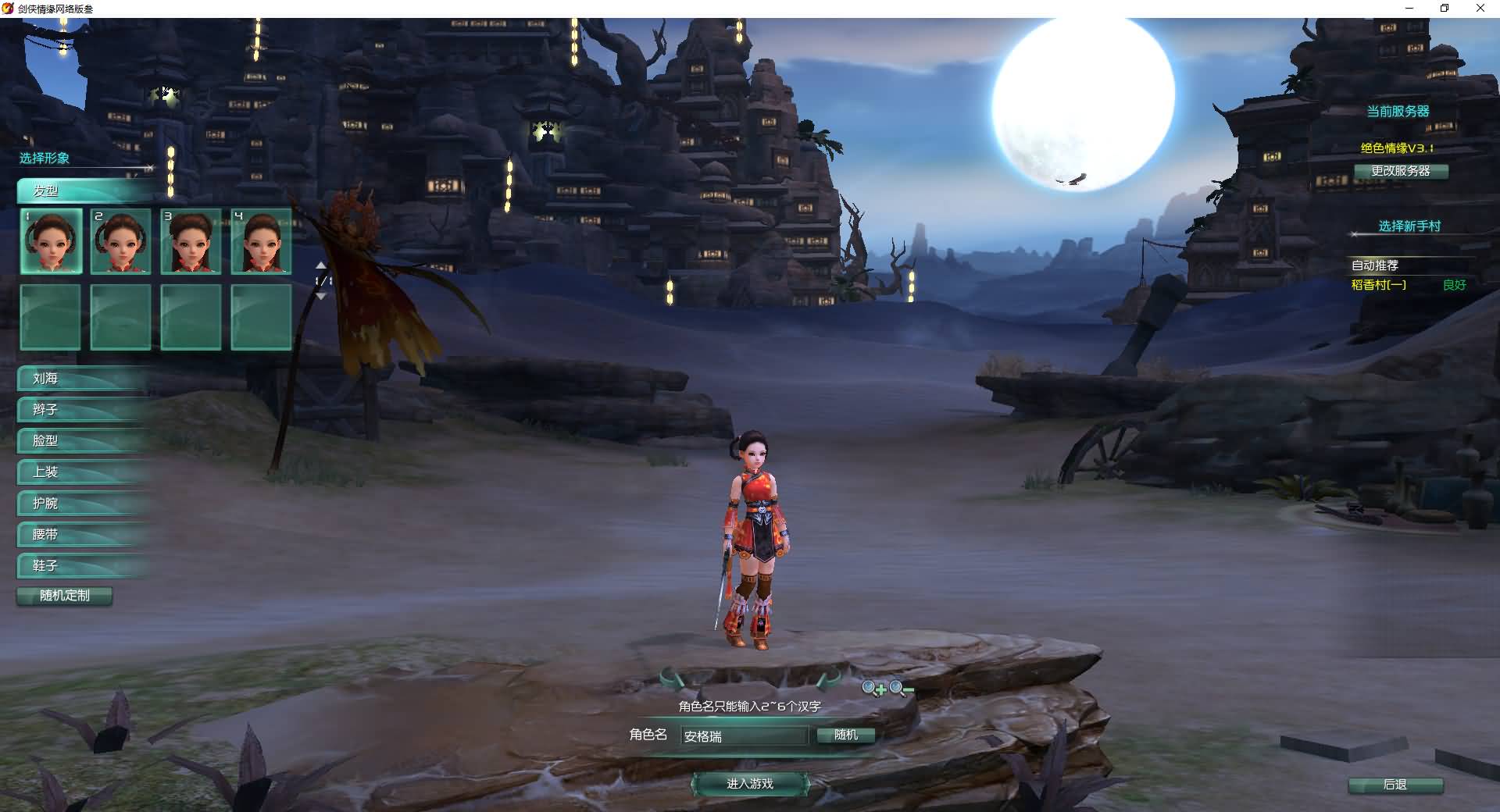Click the 角色名 character name input field
This screenshot has height=812, width=1500.
click(x=744, y=735)
